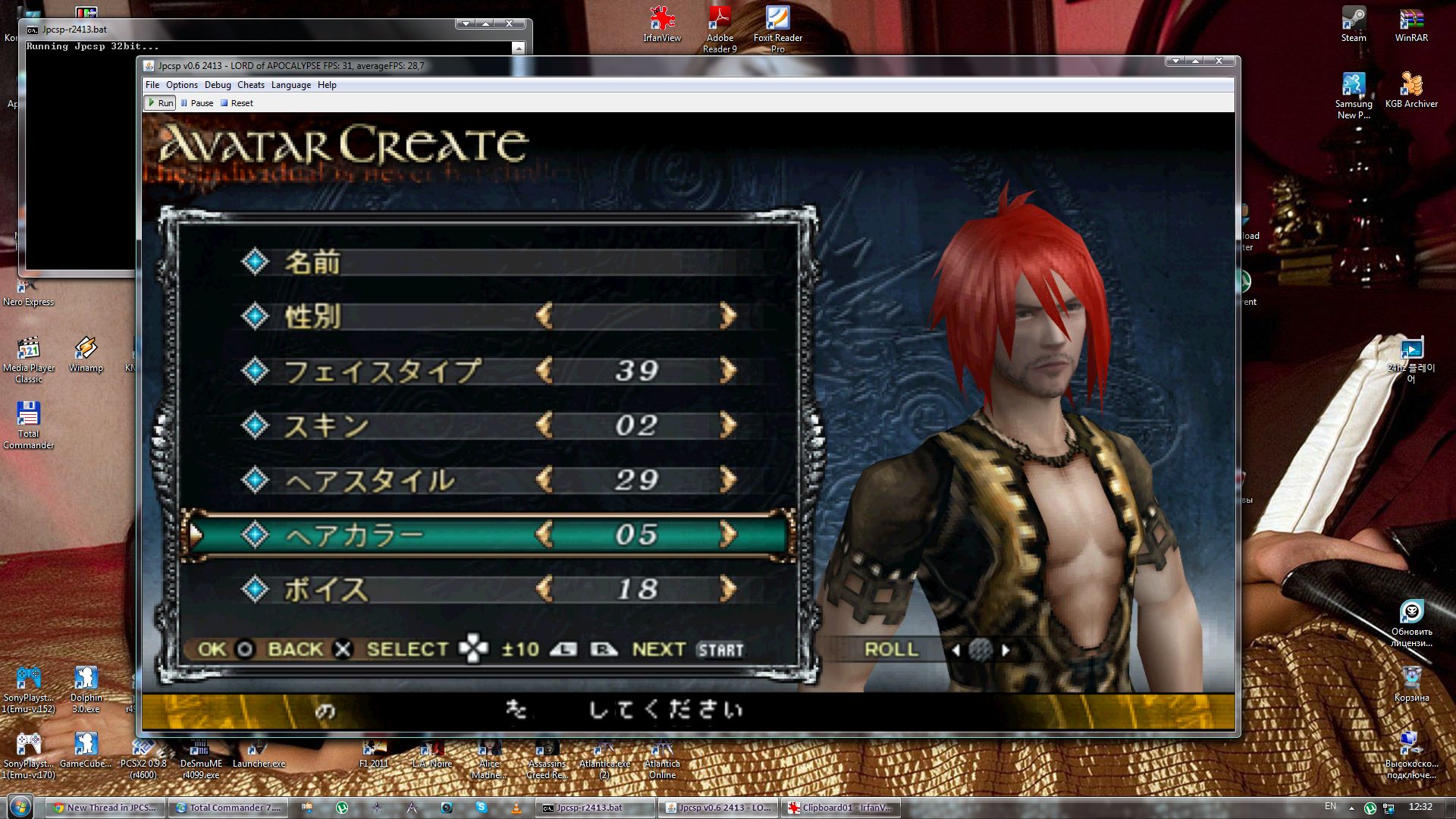
Task: Choose the フェイスタイプ face type row
Action: (382, 371)
